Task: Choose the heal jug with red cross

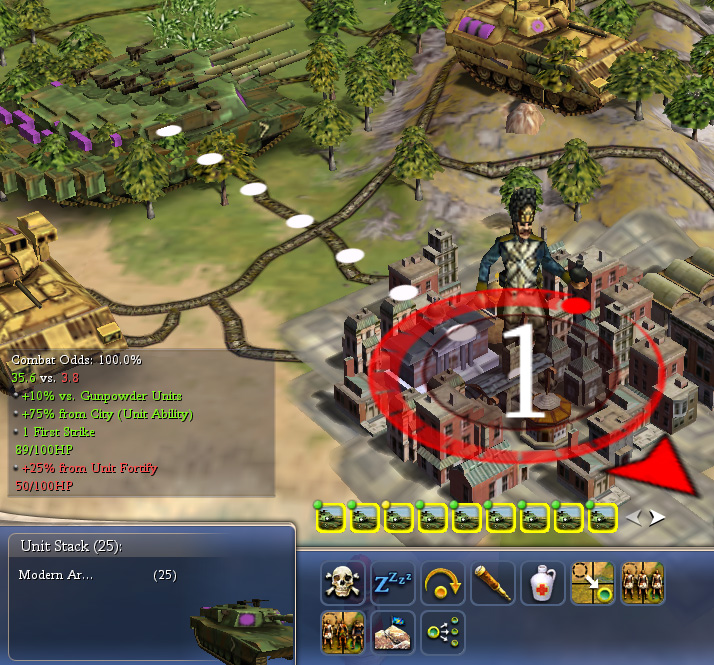Action: pos(542,582)
